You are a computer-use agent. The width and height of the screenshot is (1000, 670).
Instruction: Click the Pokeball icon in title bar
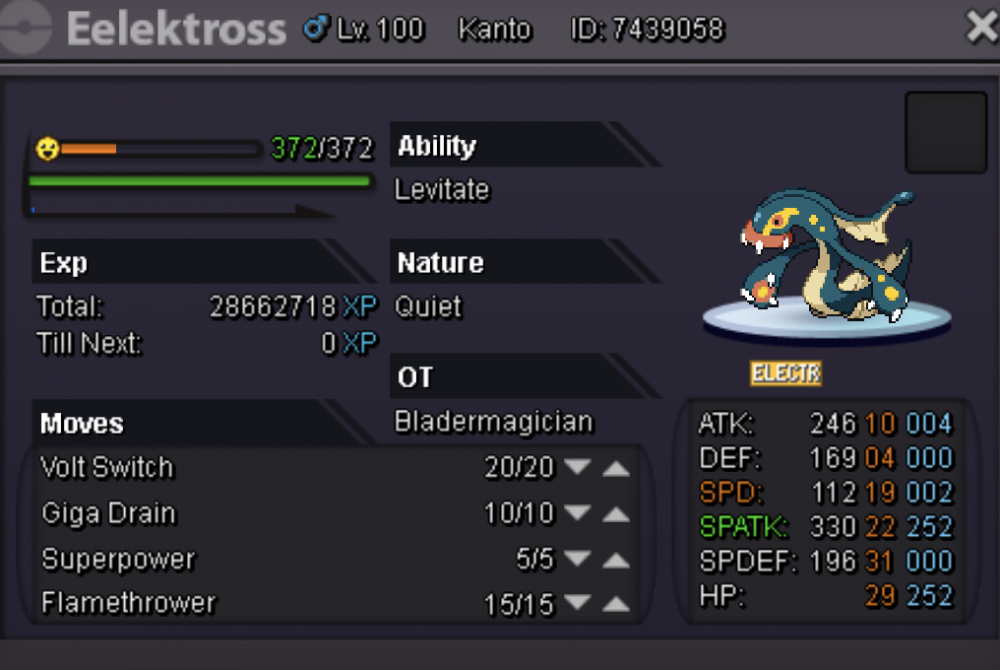(x=27, y=29)
